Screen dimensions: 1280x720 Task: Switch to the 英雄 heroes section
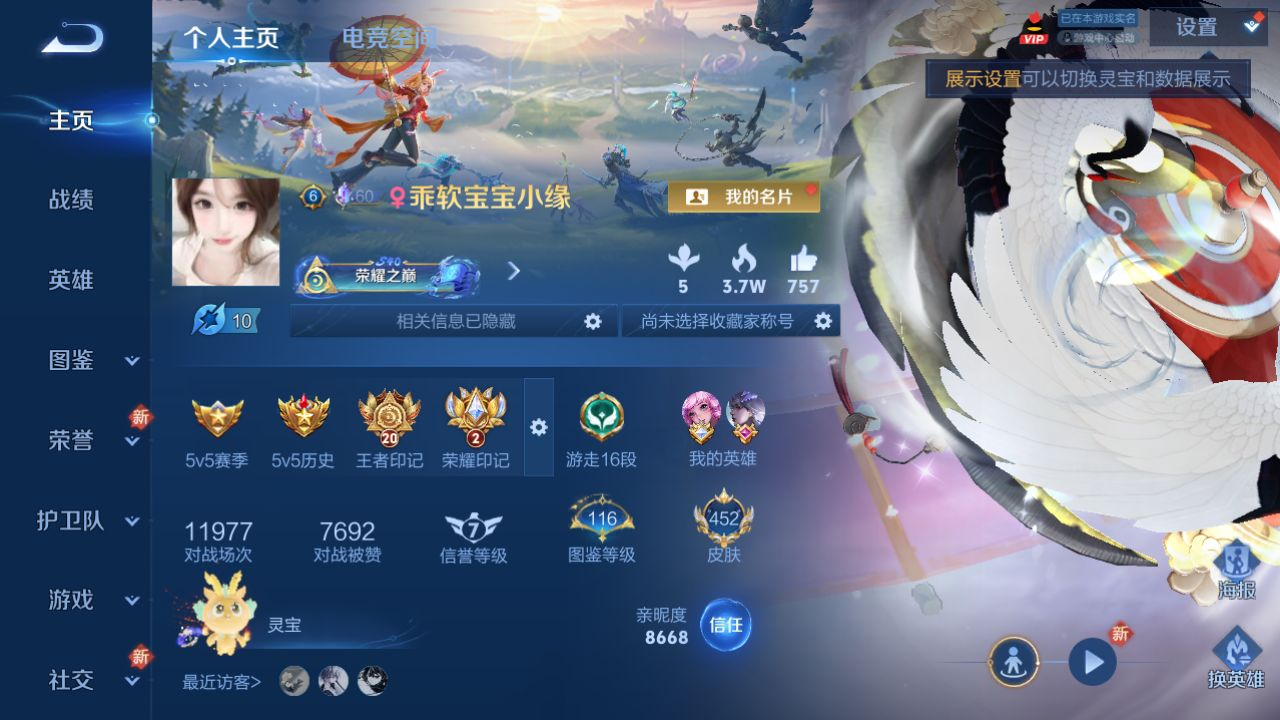[71, 280]
